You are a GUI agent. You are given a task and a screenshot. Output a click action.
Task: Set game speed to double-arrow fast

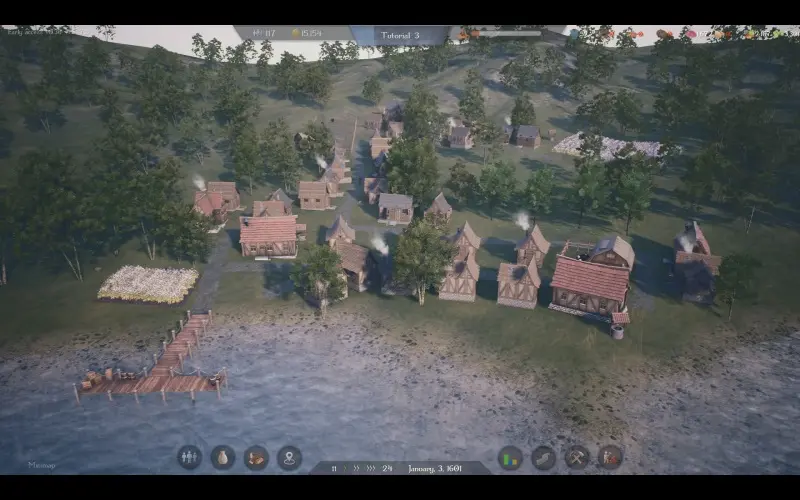[356, 468]
